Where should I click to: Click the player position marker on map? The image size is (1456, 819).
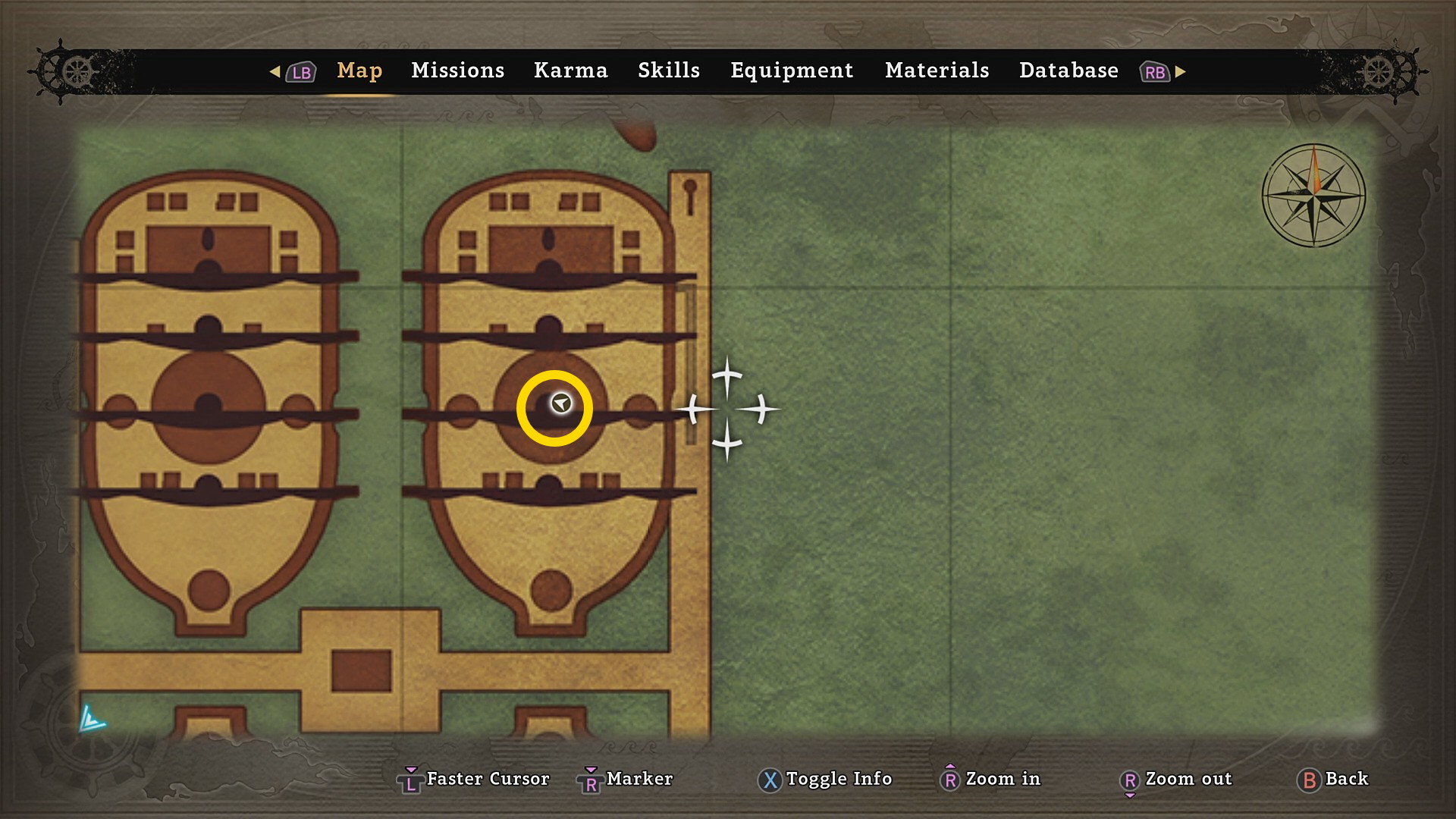[x=561, y=403]
